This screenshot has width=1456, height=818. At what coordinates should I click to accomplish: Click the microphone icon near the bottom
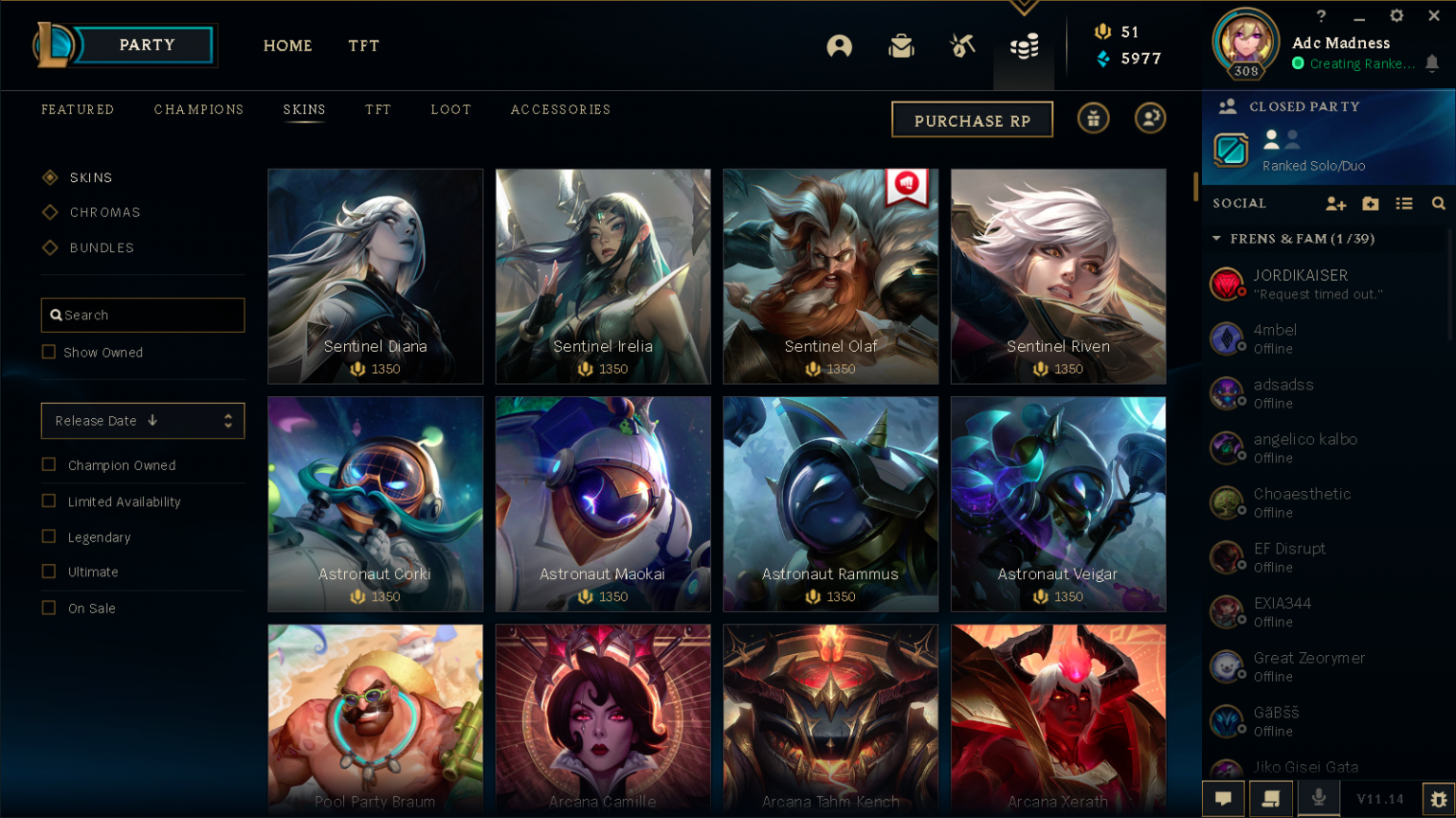(1318, 798)
